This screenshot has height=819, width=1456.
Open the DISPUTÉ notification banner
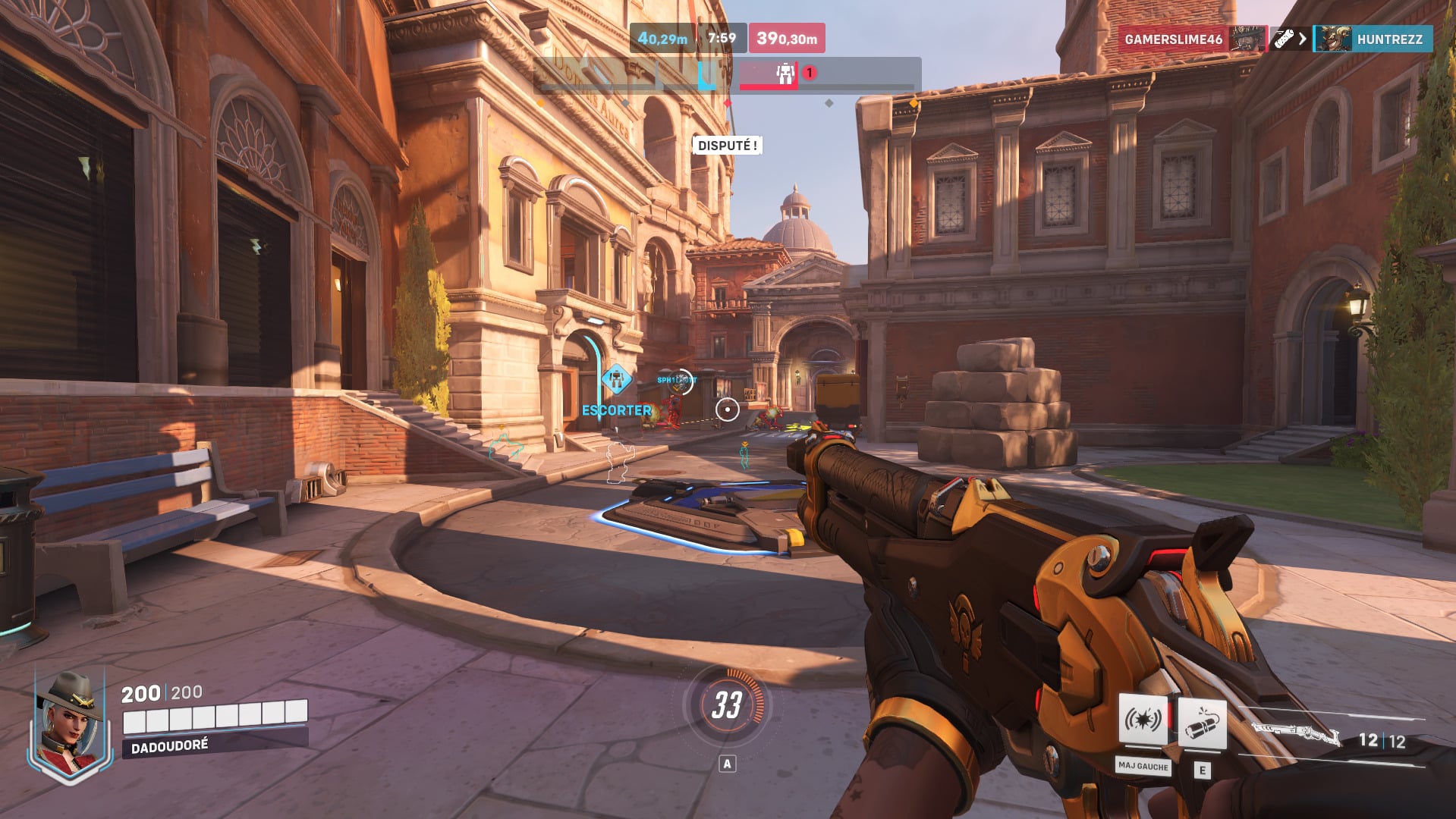click(726, 144)
